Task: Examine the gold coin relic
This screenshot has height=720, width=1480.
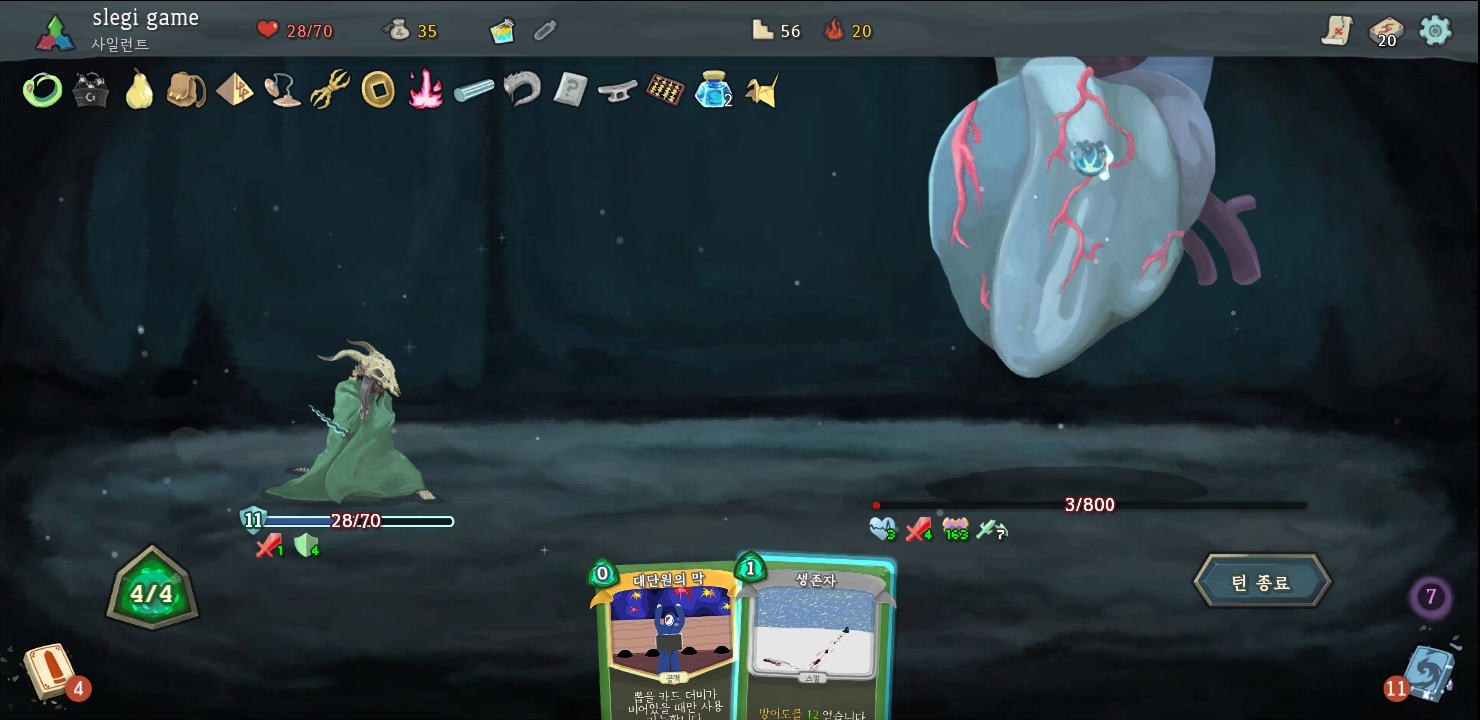Action: [x=377, y=91]
